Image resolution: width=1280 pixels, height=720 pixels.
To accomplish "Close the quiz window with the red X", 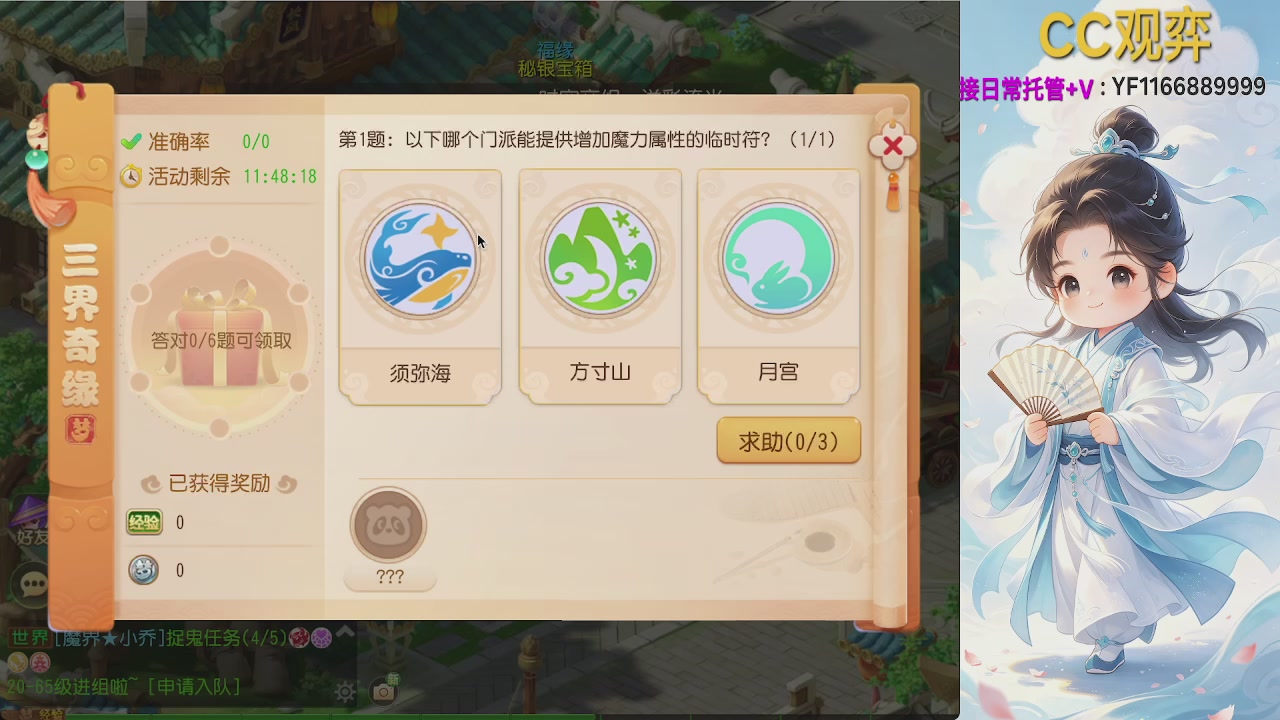I will 891,146.
